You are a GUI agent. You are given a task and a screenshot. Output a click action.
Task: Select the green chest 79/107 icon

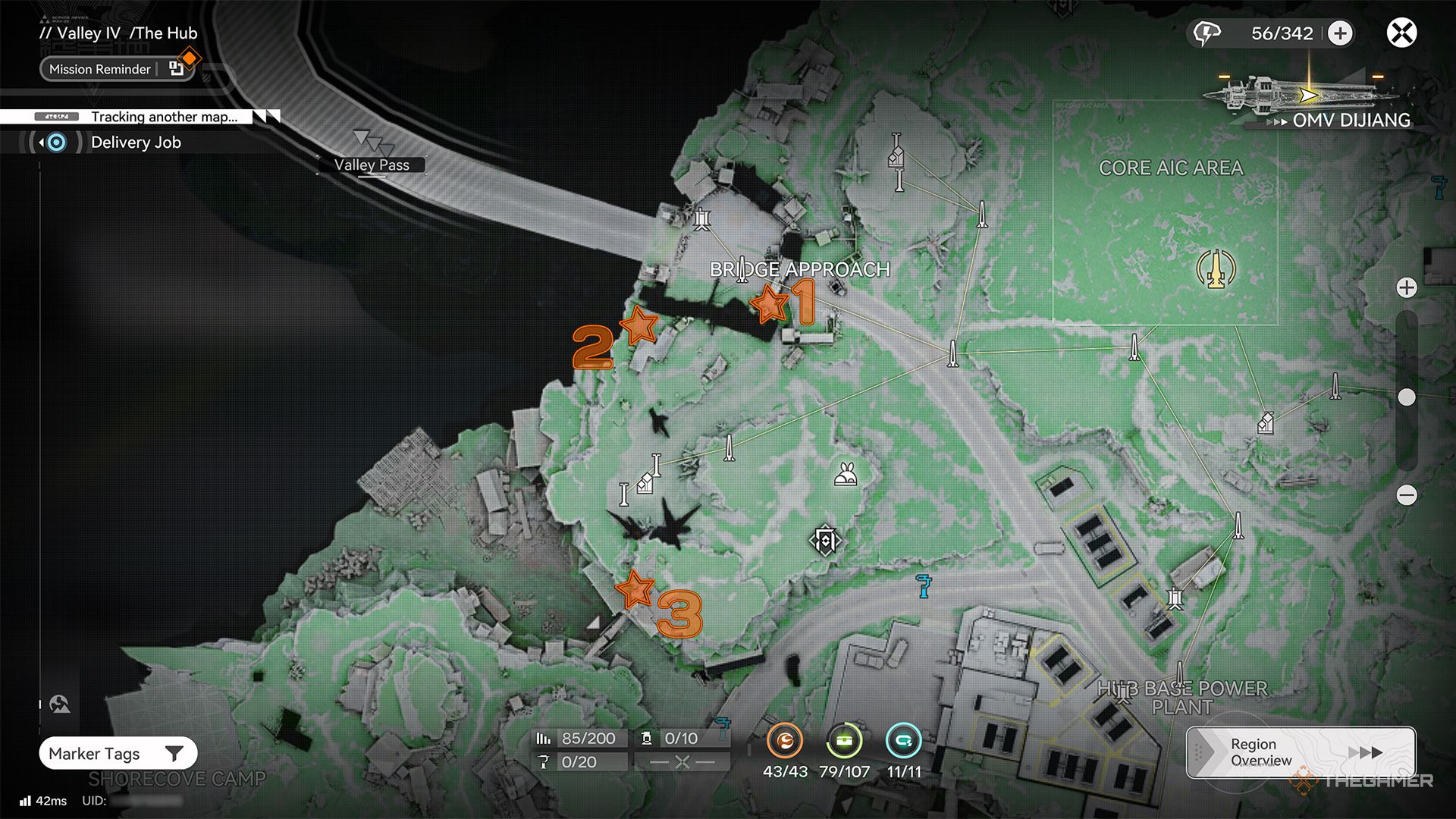[844, 741]
